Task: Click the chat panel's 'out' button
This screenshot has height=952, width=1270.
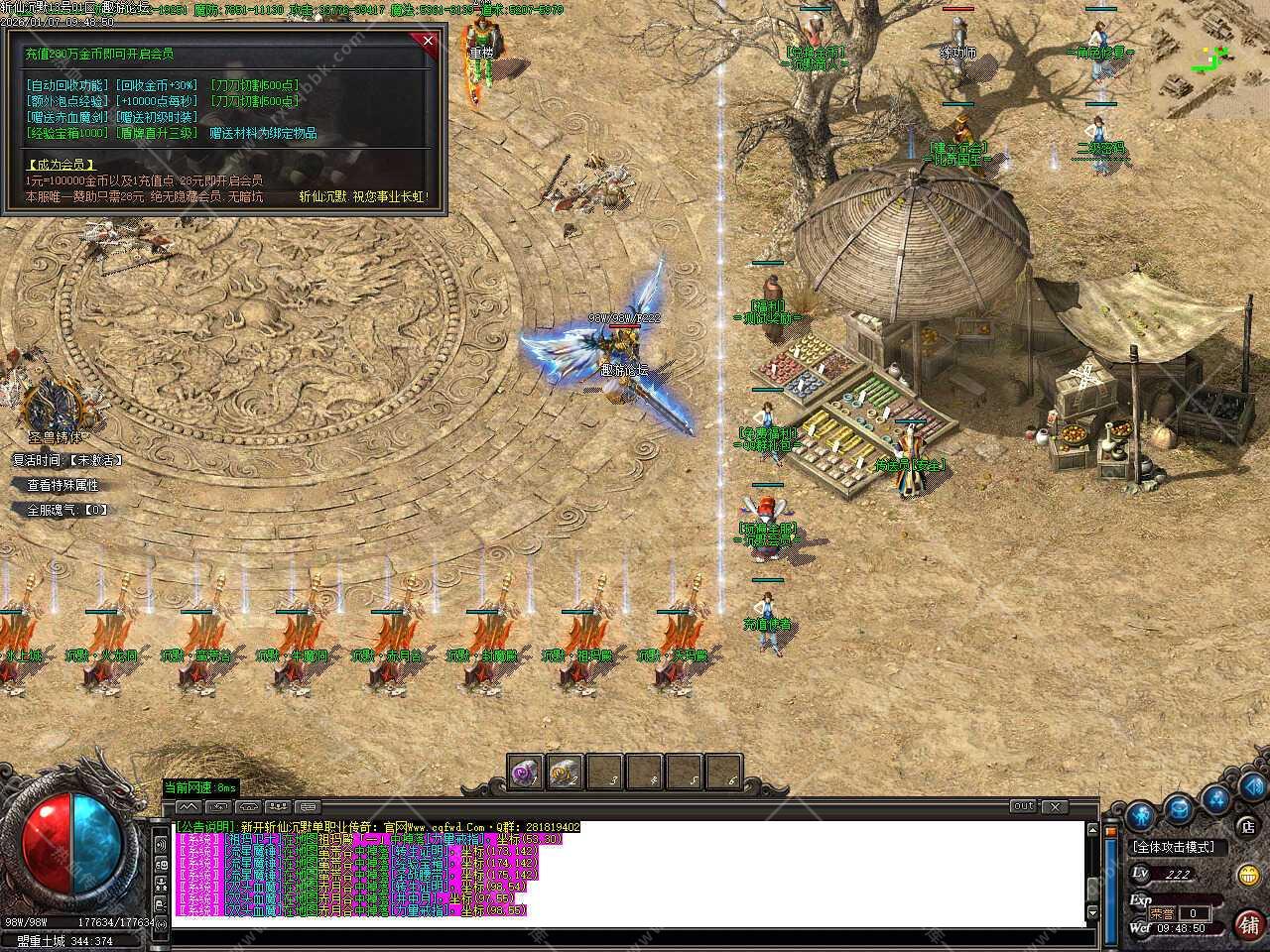Action: (1023, 807)
